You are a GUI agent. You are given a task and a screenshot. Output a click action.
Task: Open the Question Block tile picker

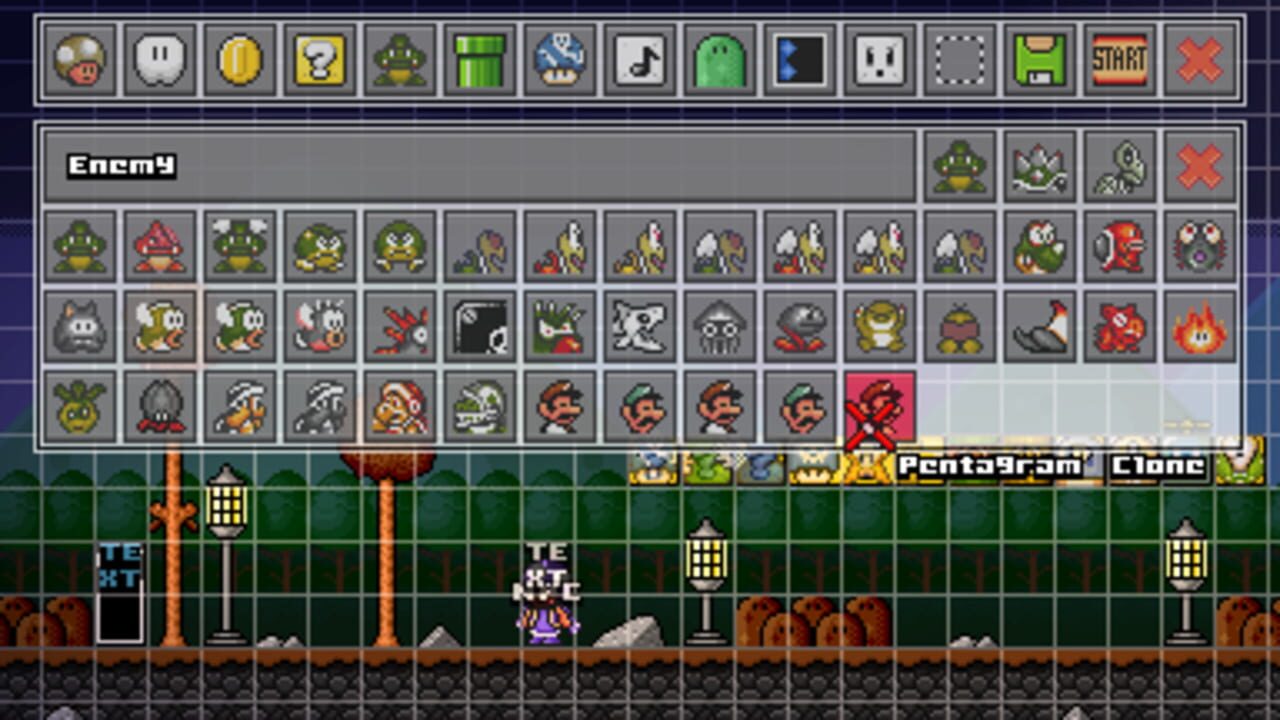[319, 61]
